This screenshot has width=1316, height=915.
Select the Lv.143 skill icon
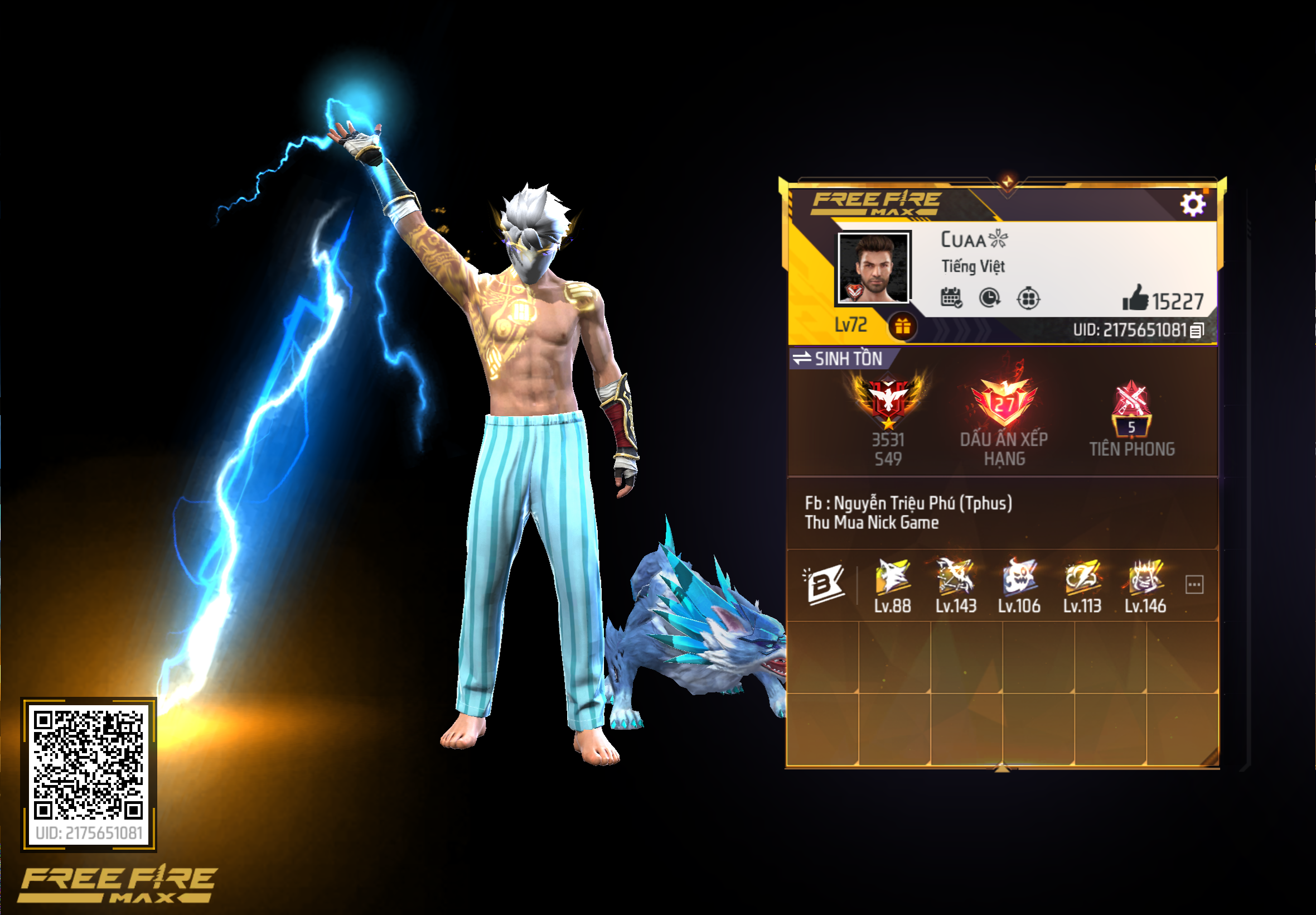pyautogui.click(x=957, y=578)
